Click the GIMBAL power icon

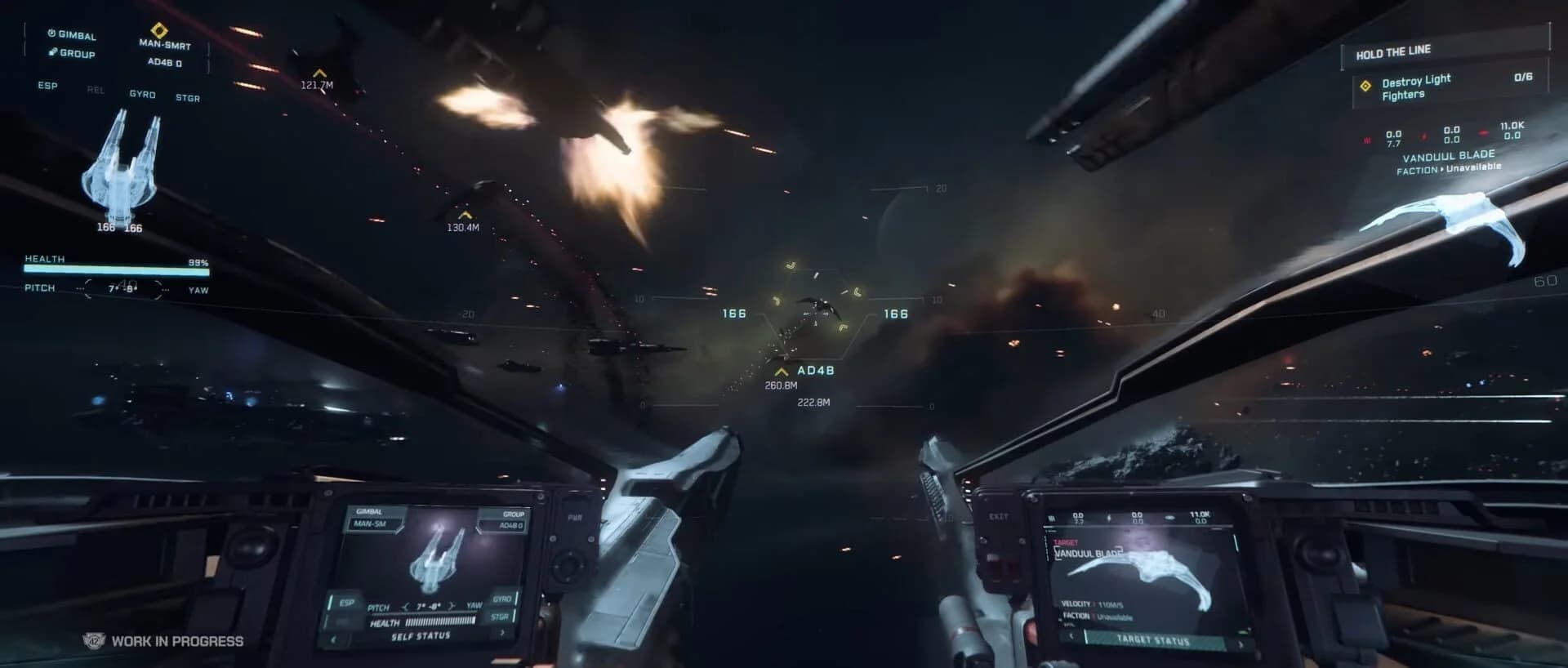pyautogui.click(x=51, y=33)
